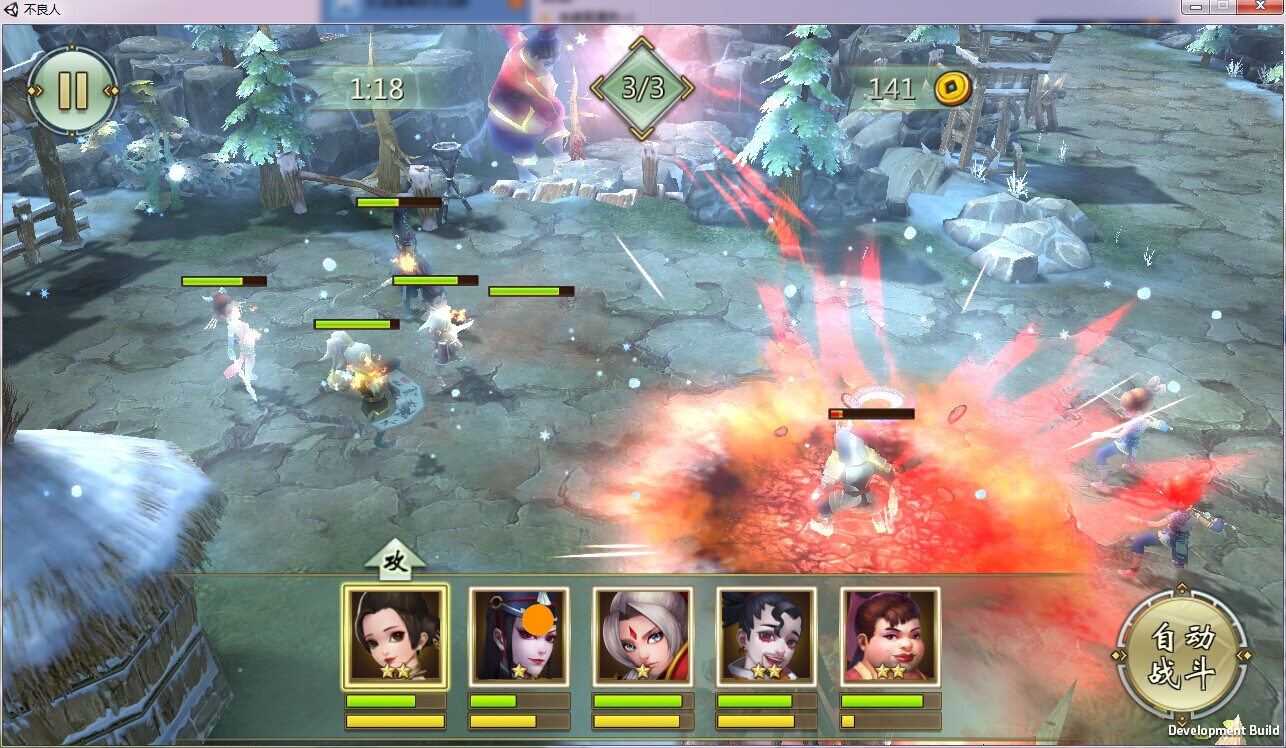Select the brown-haired lady hero portrait

(x=395, y=636)
